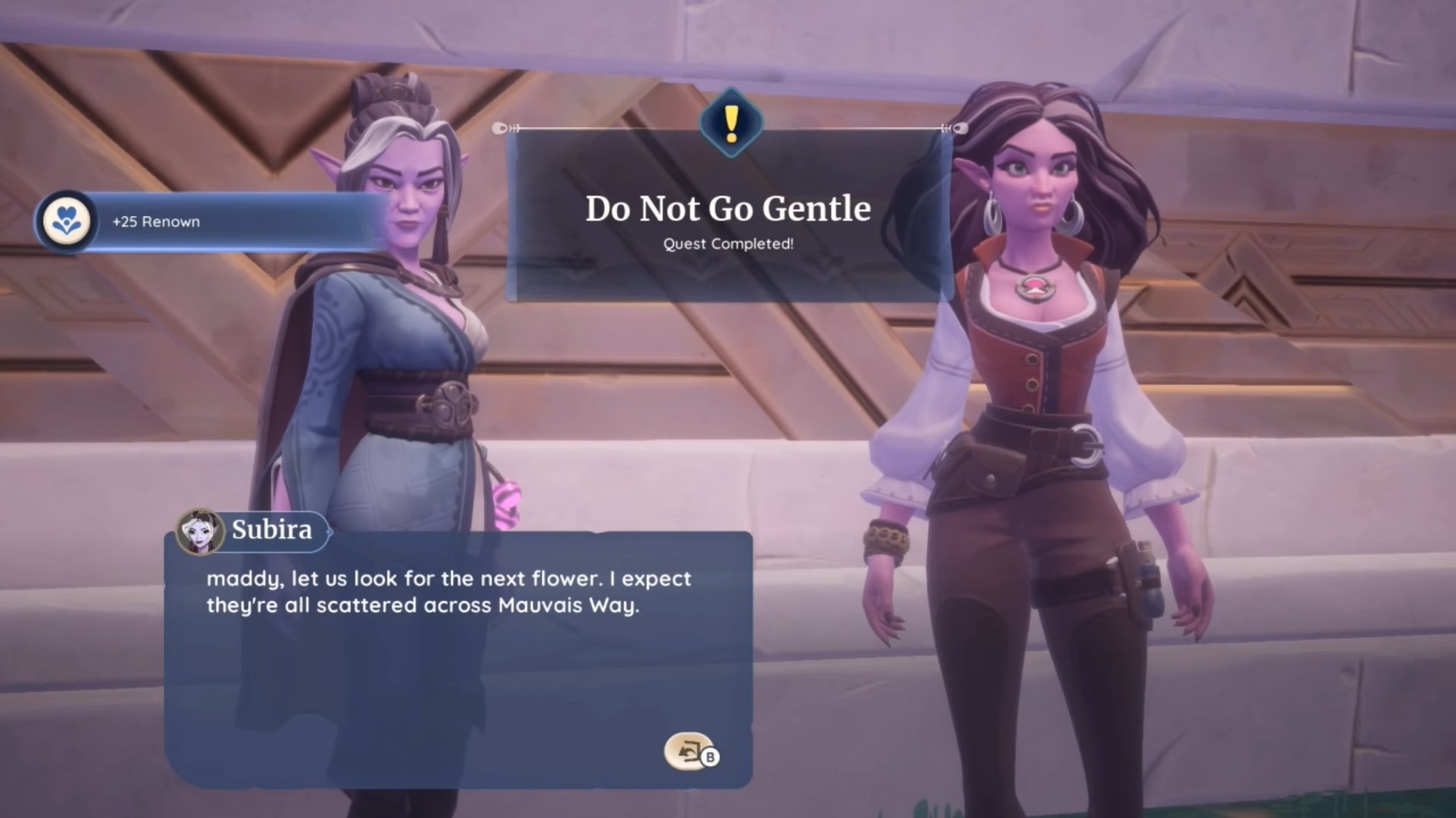Click the heart symbol inside the Renown badge

click(67, 221)
